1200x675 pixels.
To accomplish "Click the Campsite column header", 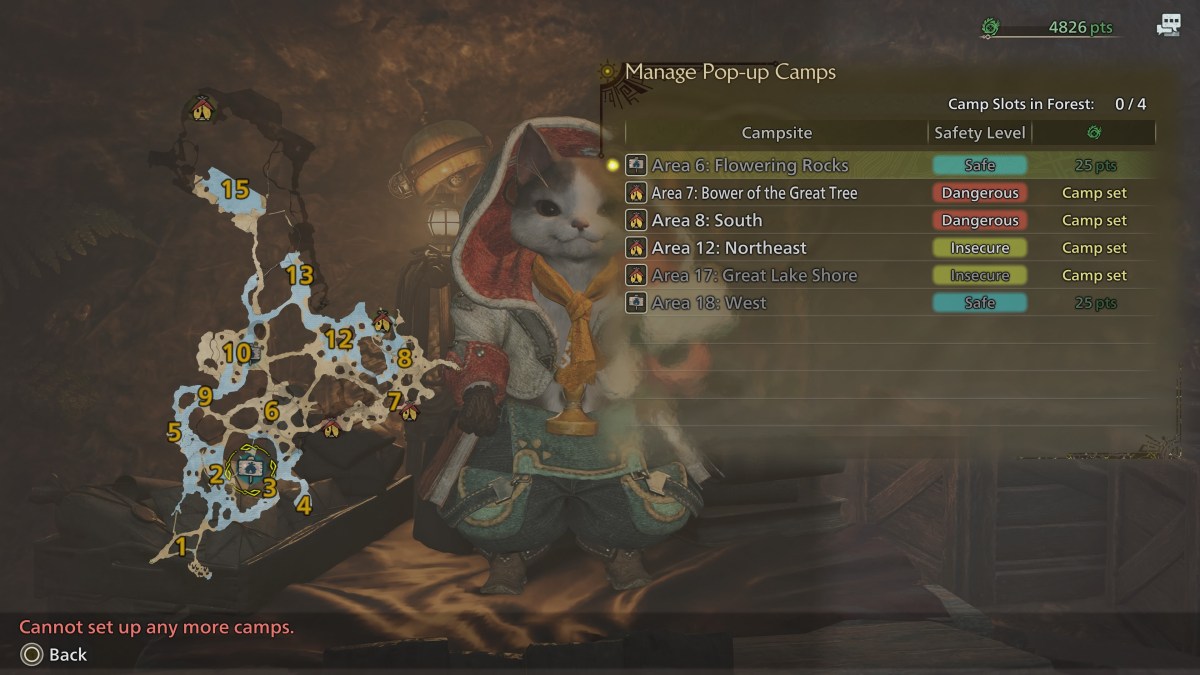I will (x=776, y=133).
